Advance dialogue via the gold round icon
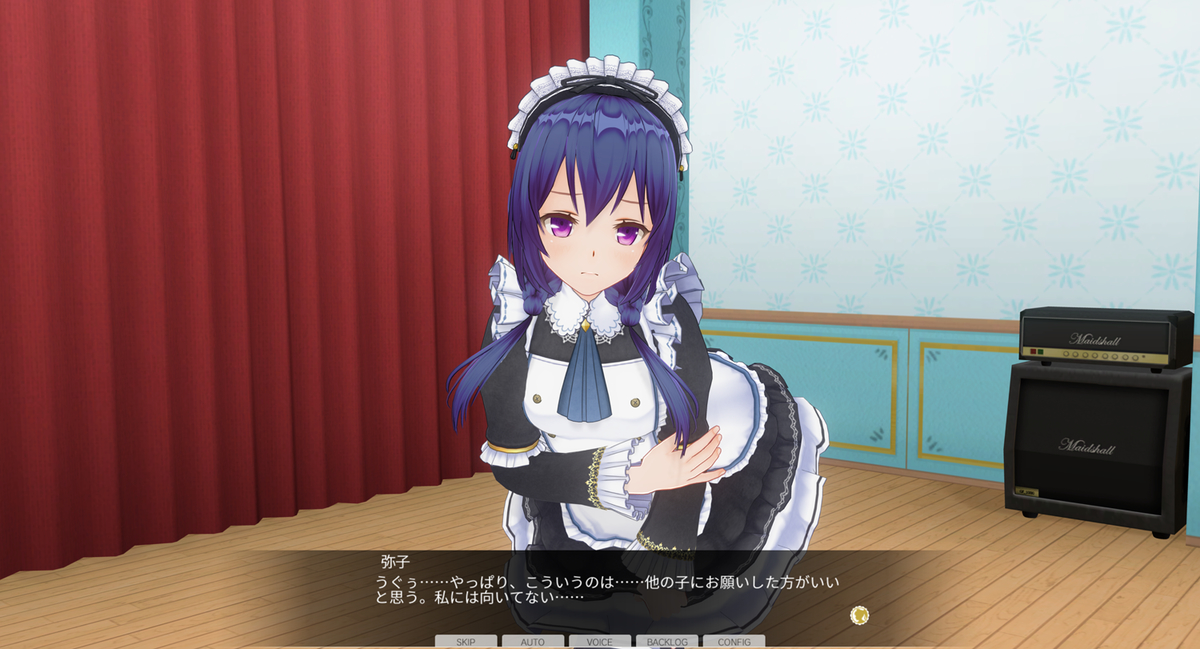The height and width of the screenshot is (649, 1200). [859, 614]
